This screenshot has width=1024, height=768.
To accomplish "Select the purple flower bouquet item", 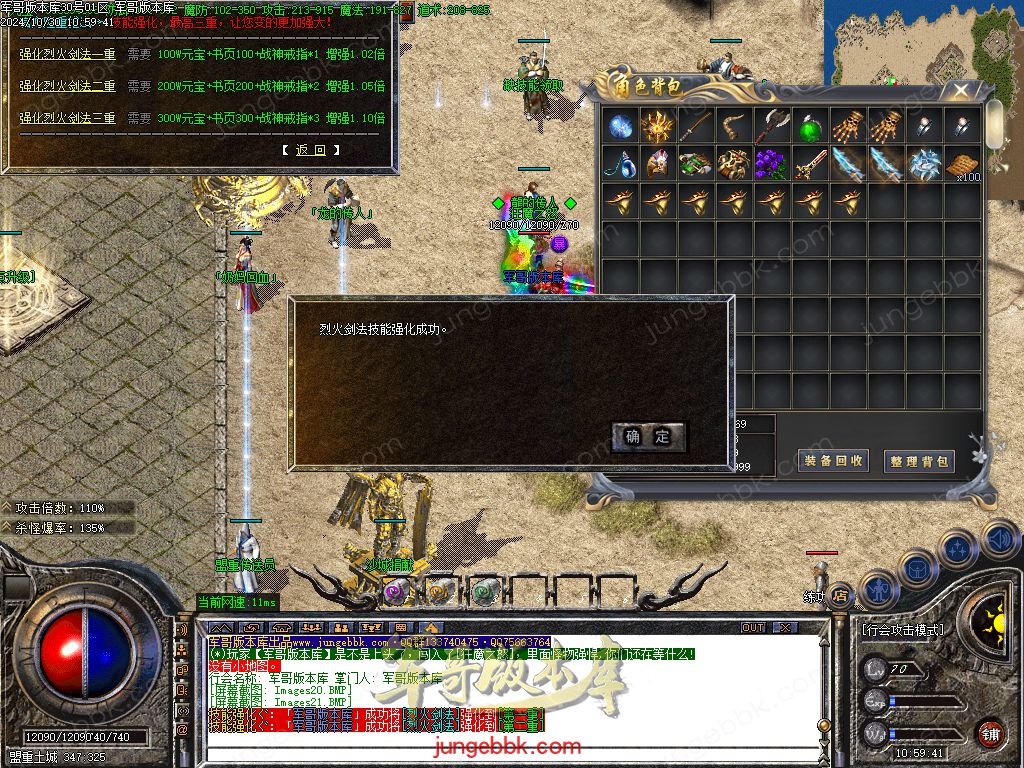I will click(x=772, y=164).
